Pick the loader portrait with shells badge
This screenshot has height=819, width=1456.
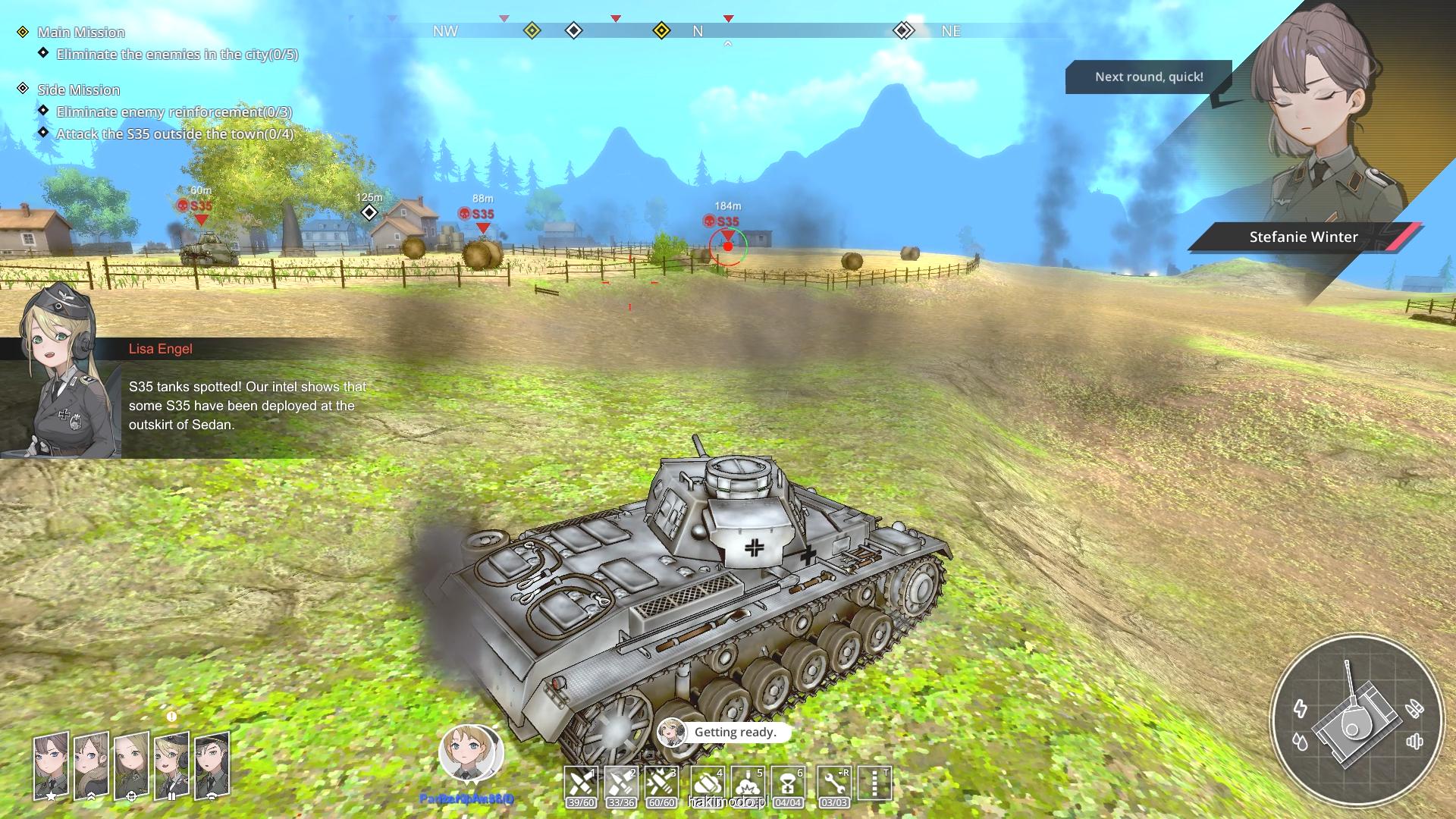pyautogui.click(x=171, y=766)
